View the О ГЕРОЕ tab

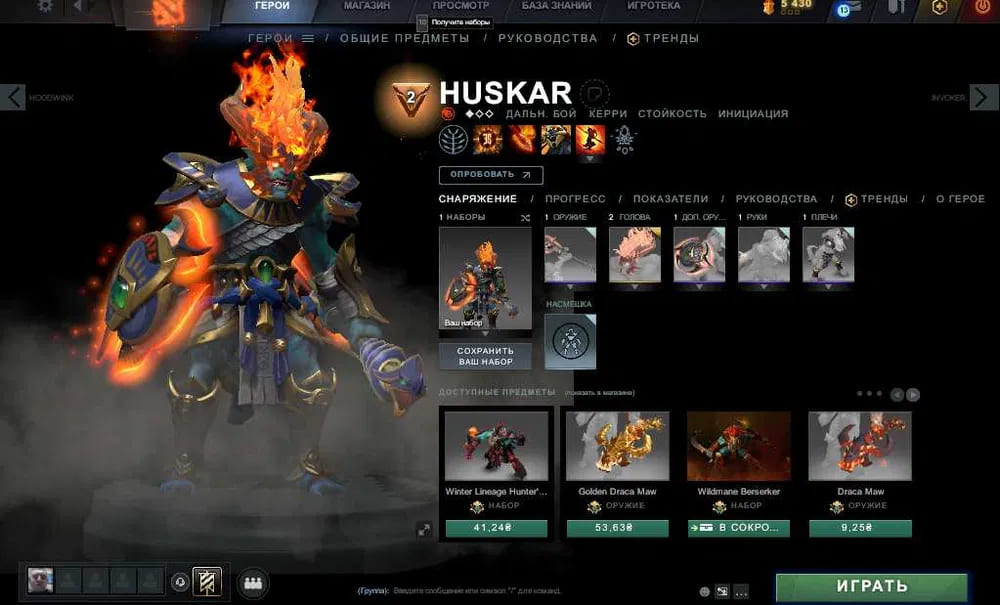pyautogui.click(x=960, y=199)
